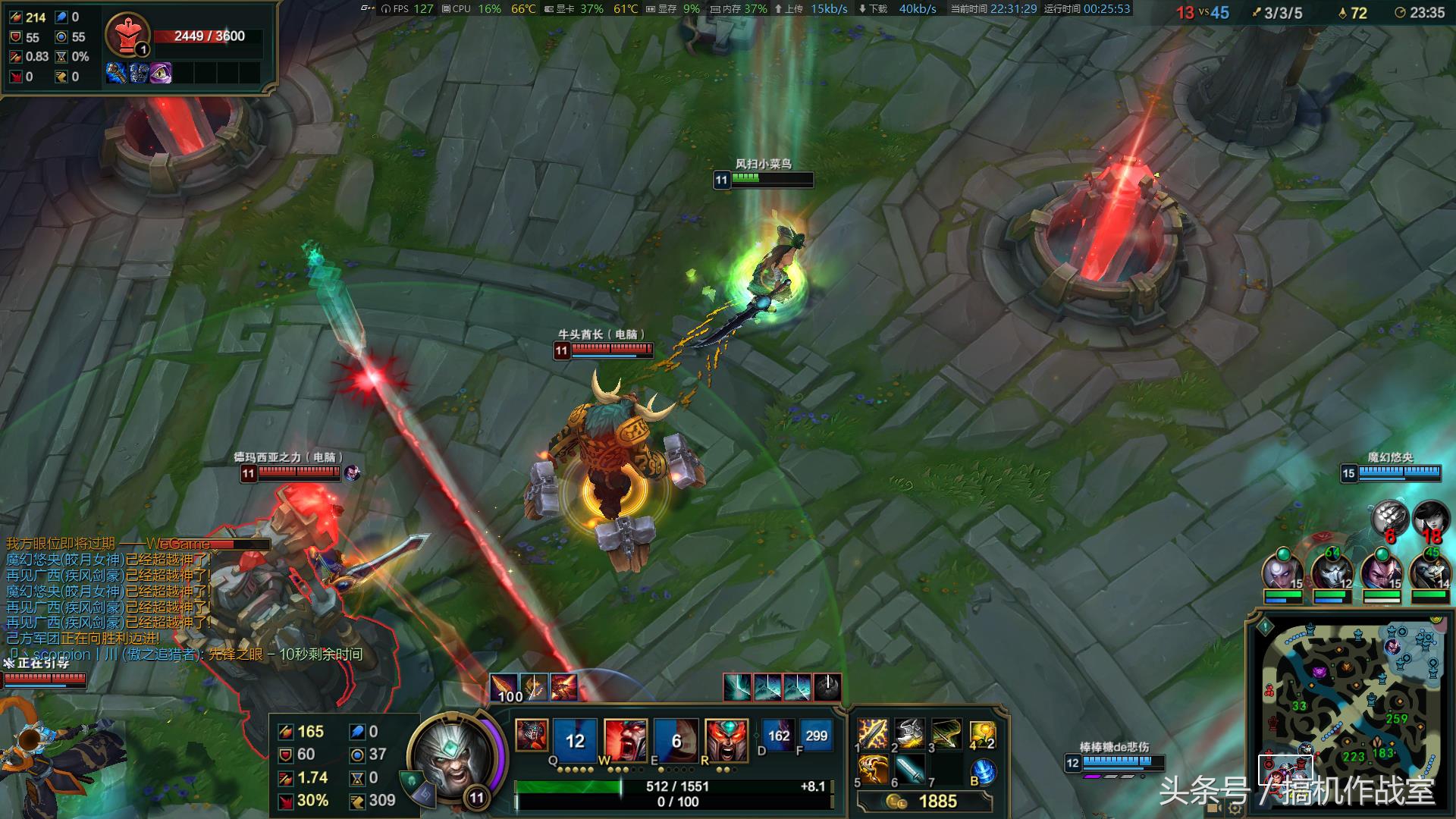1456x819 pixels.
Task: Use the E Spinning Slash ability
Action: (676, 737)
